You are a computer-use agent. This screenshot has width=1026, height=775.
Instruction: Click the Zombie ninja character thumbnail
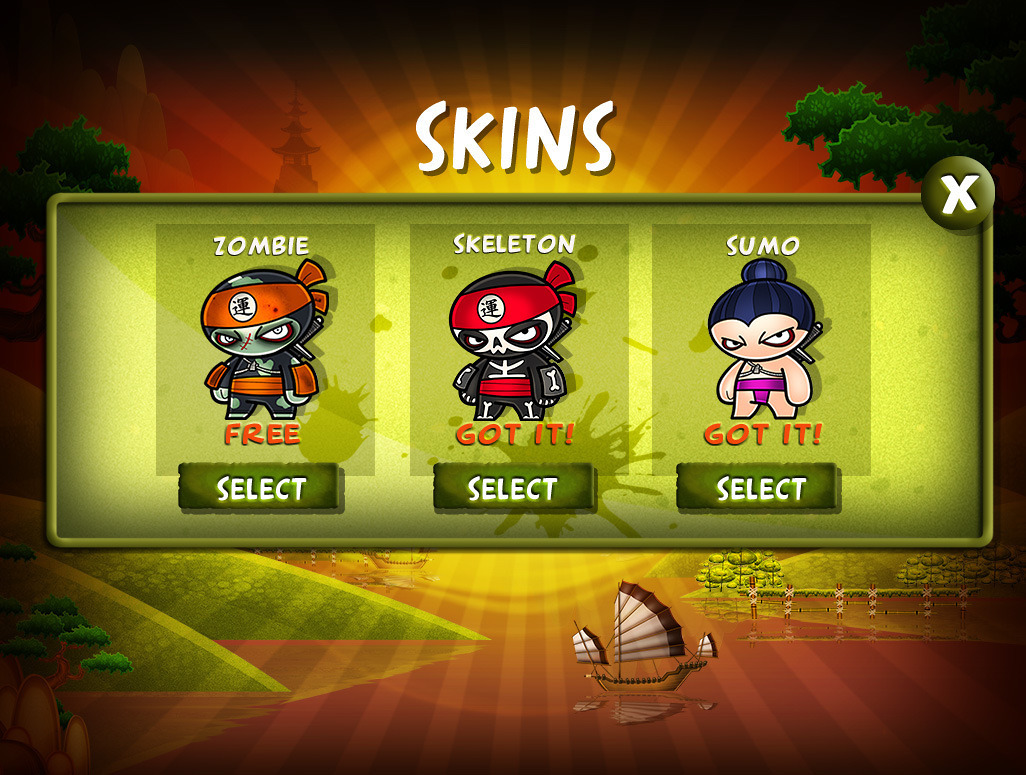point(263,340)
